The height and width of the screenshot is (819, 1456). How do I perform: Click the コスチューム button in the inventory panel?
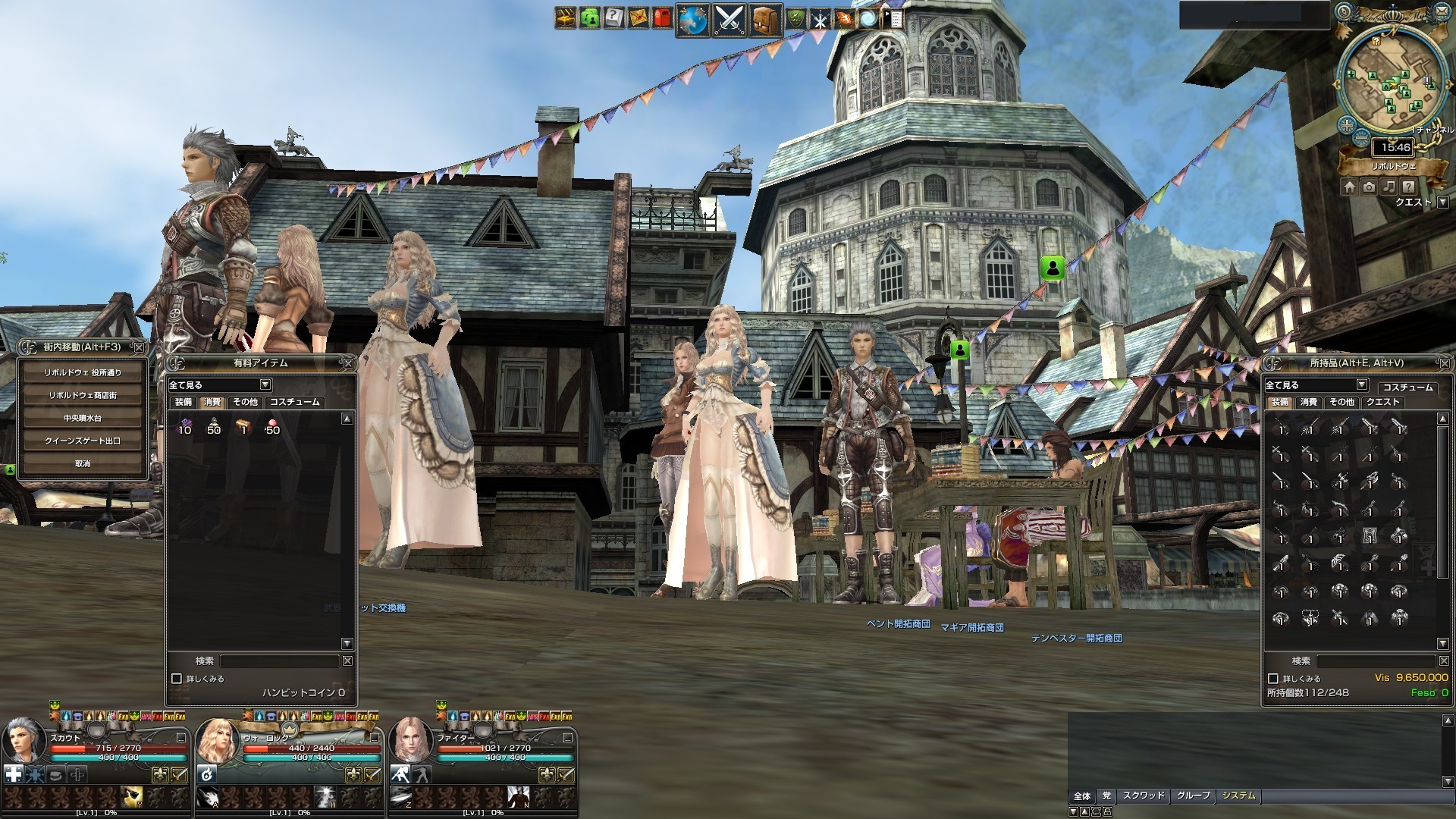tap(1409, 388)
